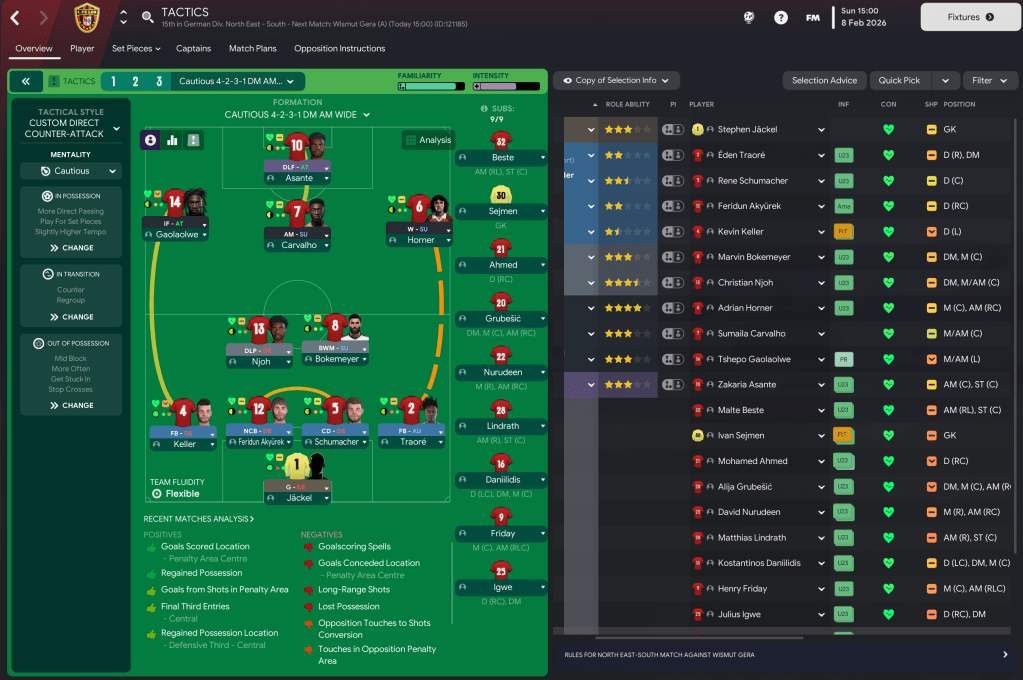Change the In Possession instructions
Image resolution: width=1023 pixels, height=680 pixels.
[x=70, y=248]
